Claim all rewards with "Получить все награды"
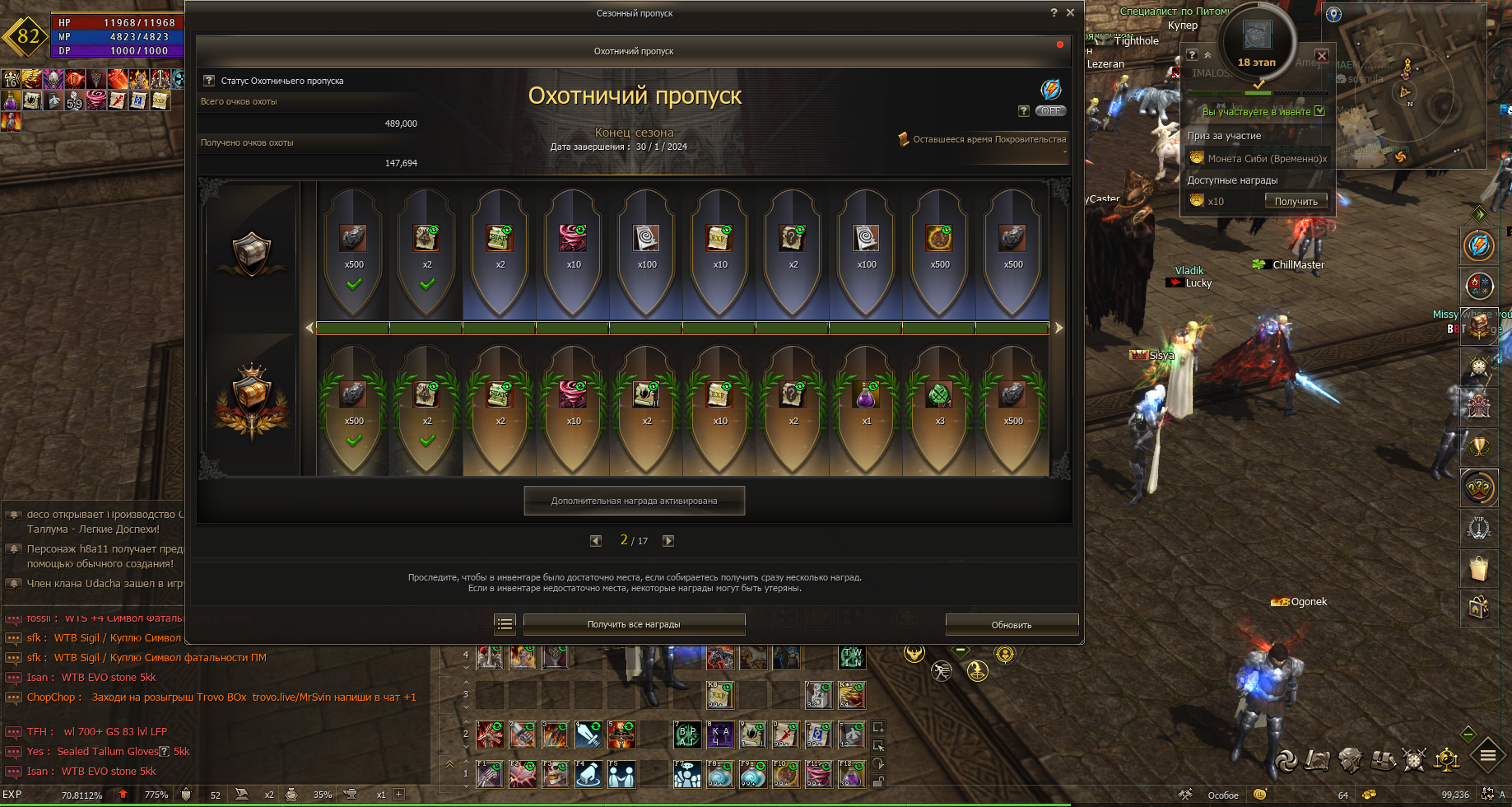The height and width of the screenshot is (807, 1512). [x=634, y=624]
